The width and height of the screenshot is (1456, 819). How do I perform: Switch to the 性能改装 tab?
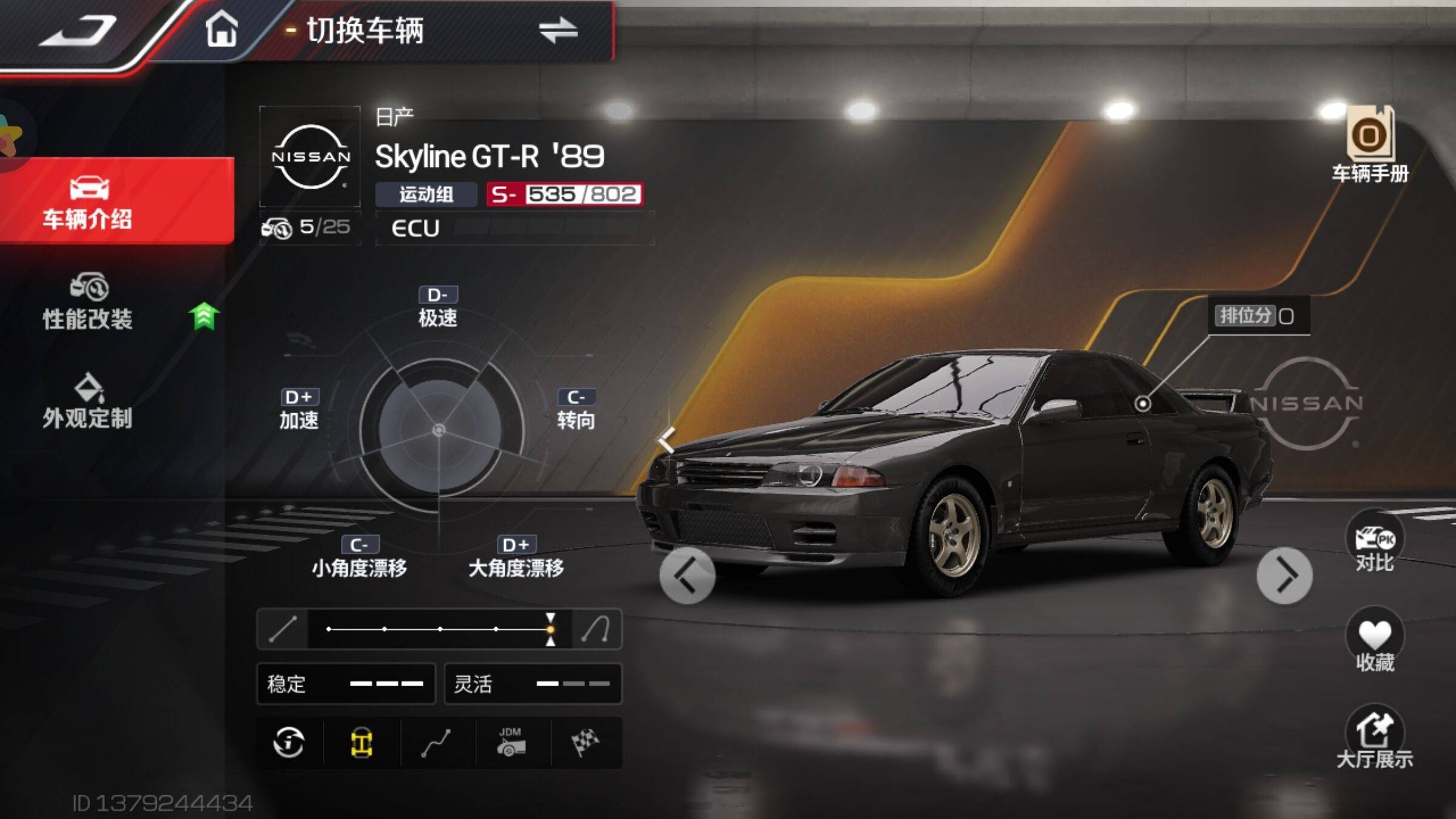89,302
